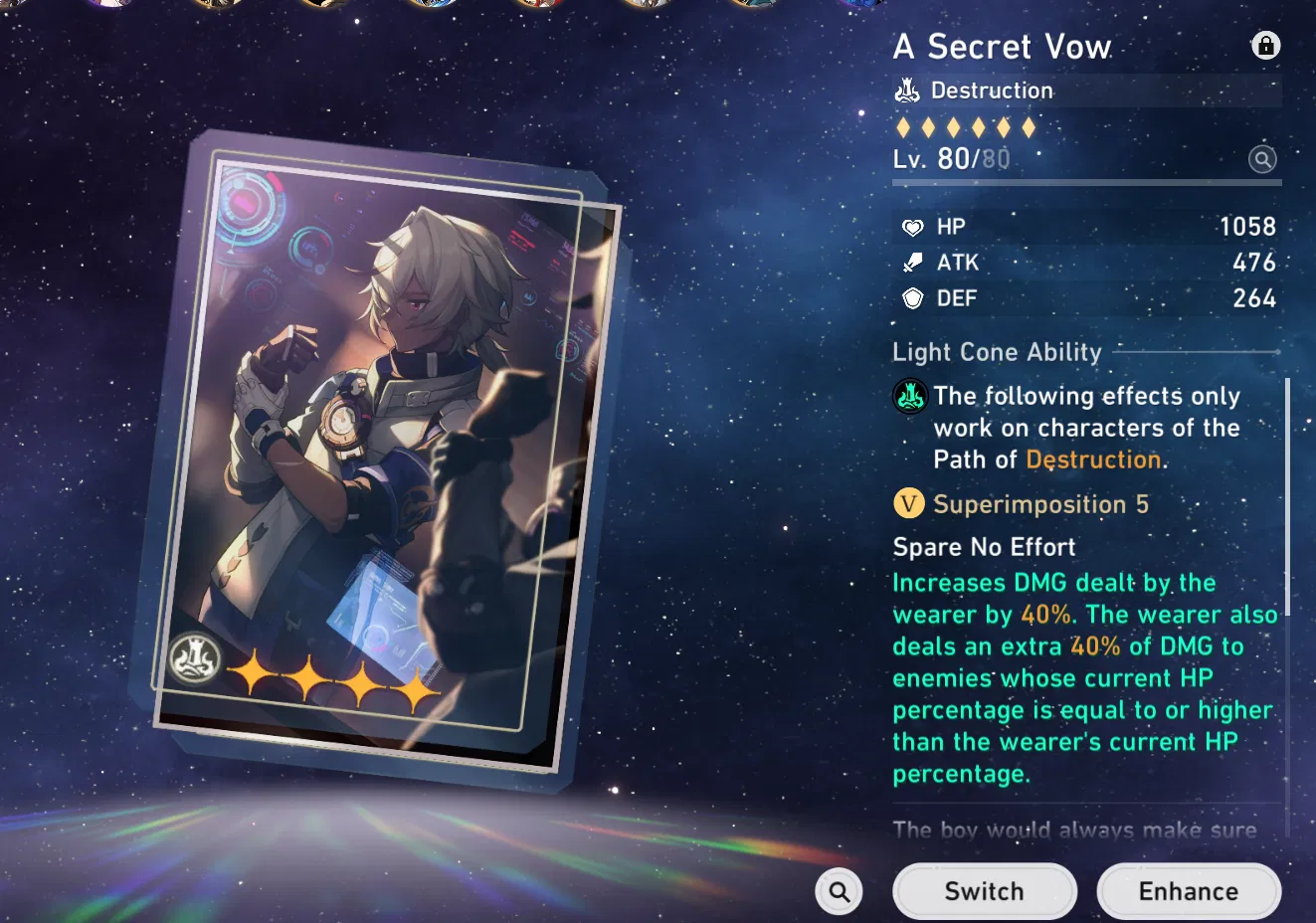Pick a light cone thumbnail near the top center
The width and height of the screenshot is (1316, 923).
(647, 6)
